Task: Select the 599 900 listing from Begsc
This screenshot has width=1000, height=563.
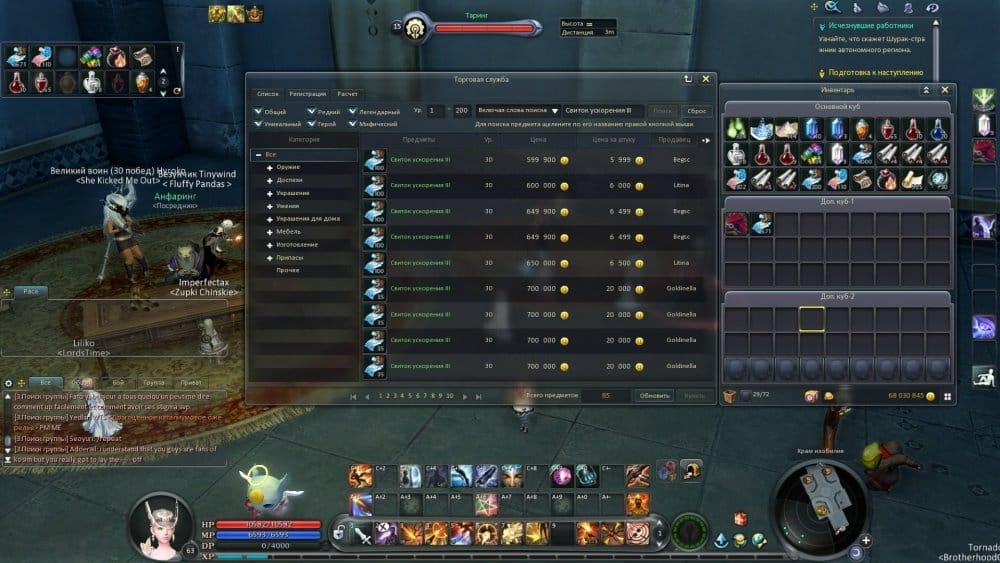Action: [x=538, y=160]
